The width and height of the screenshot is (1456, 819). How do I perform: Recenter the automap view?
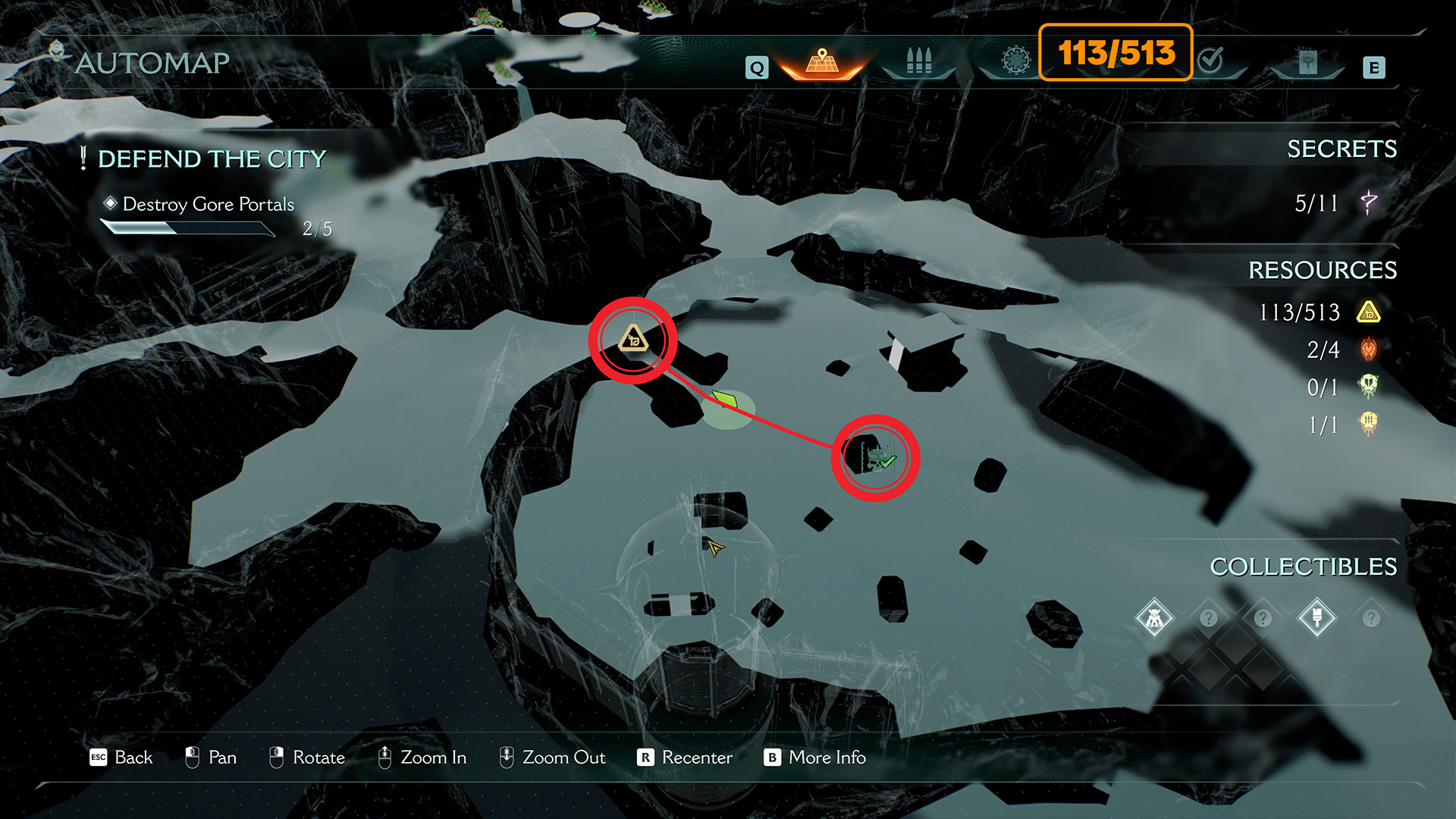coord(685,758)
